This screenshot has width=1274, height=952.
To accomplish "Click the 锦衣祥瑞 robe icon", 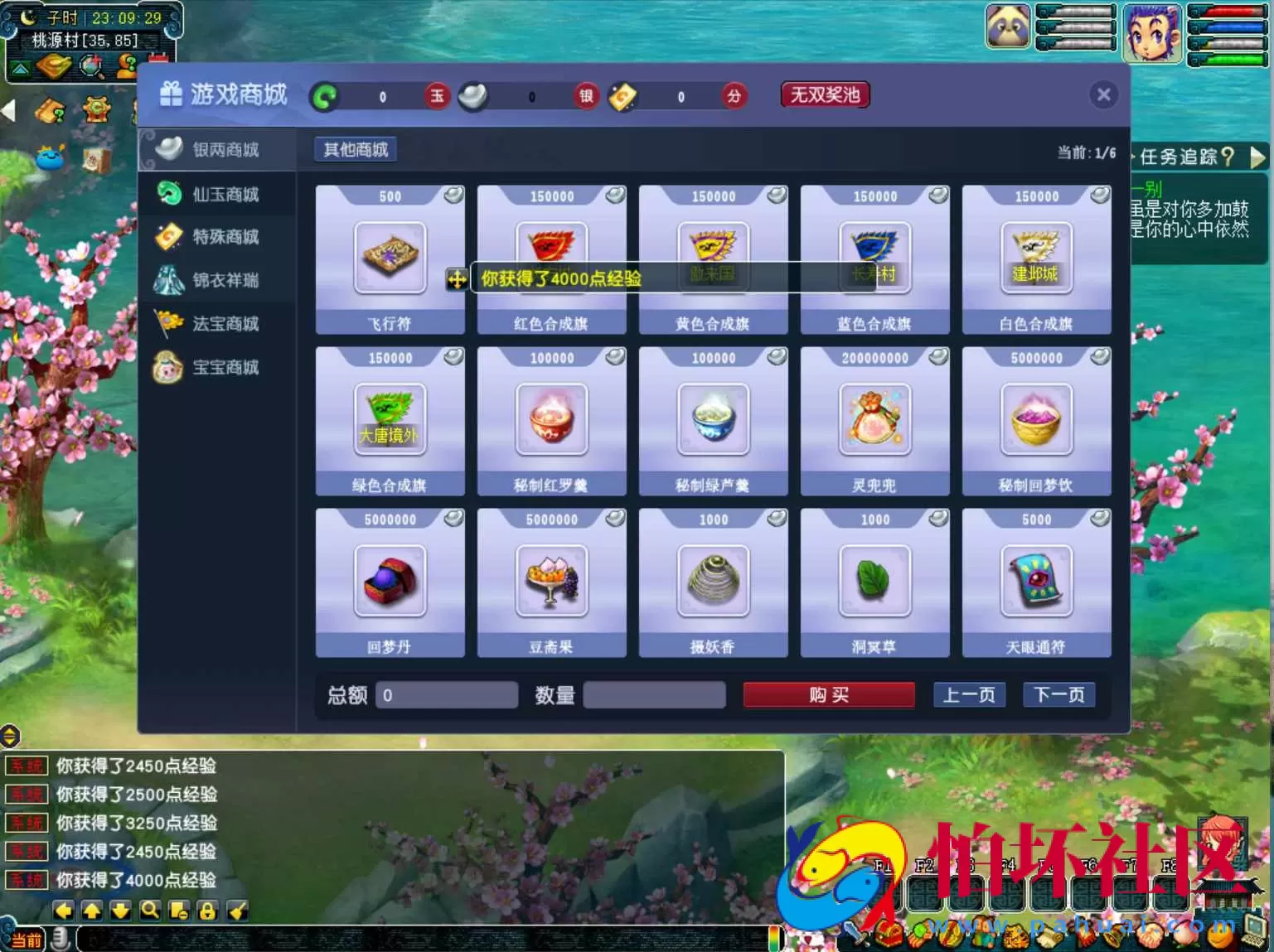I will point(170,280).
